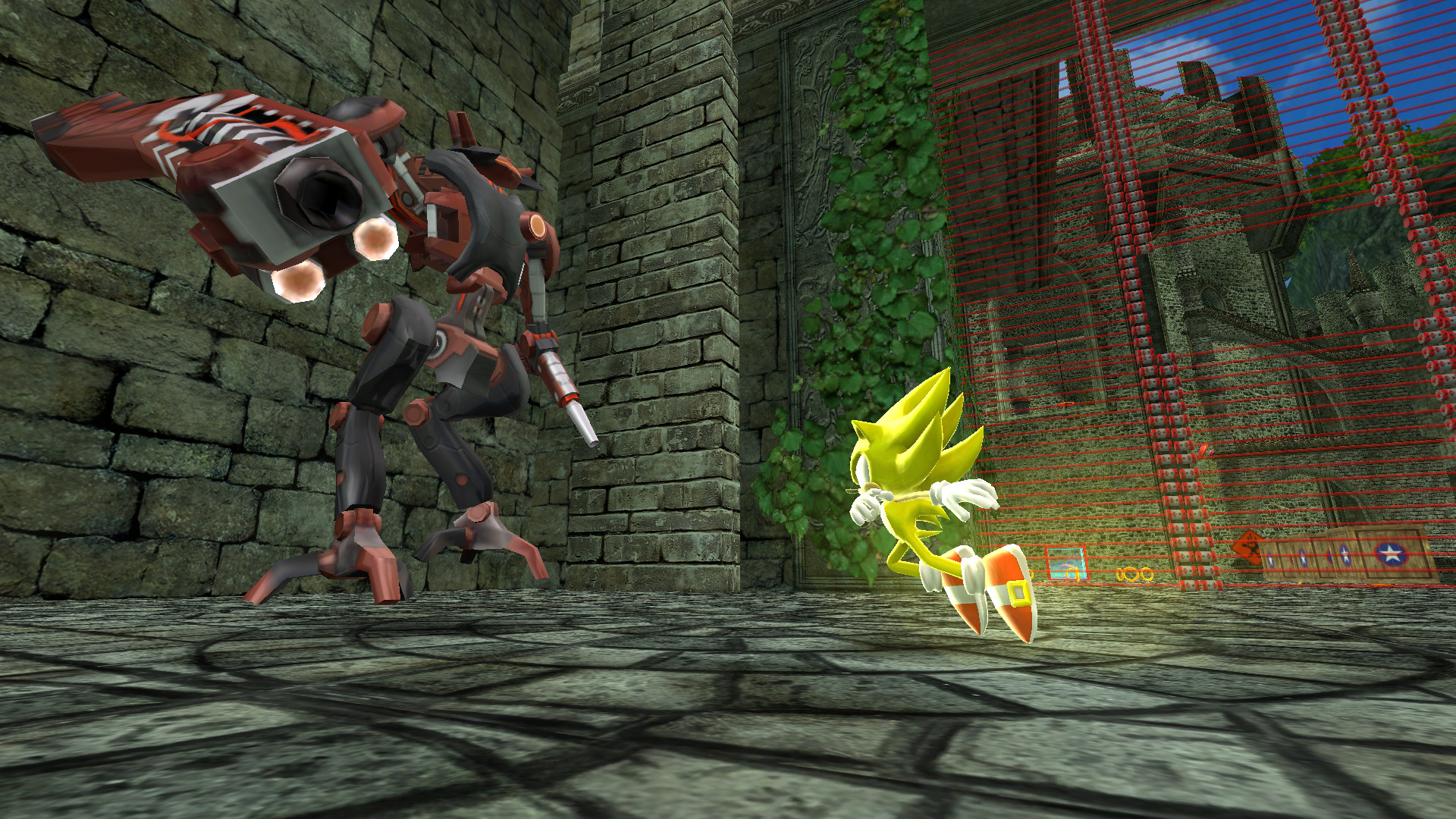Click the orange hazard warning sign

[1248, 547]
